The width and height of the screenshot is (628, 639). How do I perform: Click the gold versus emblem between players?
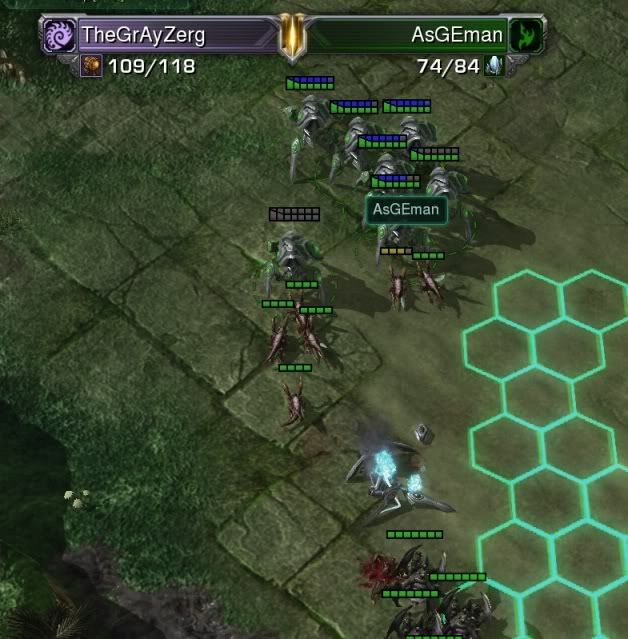tap(291, 35)
